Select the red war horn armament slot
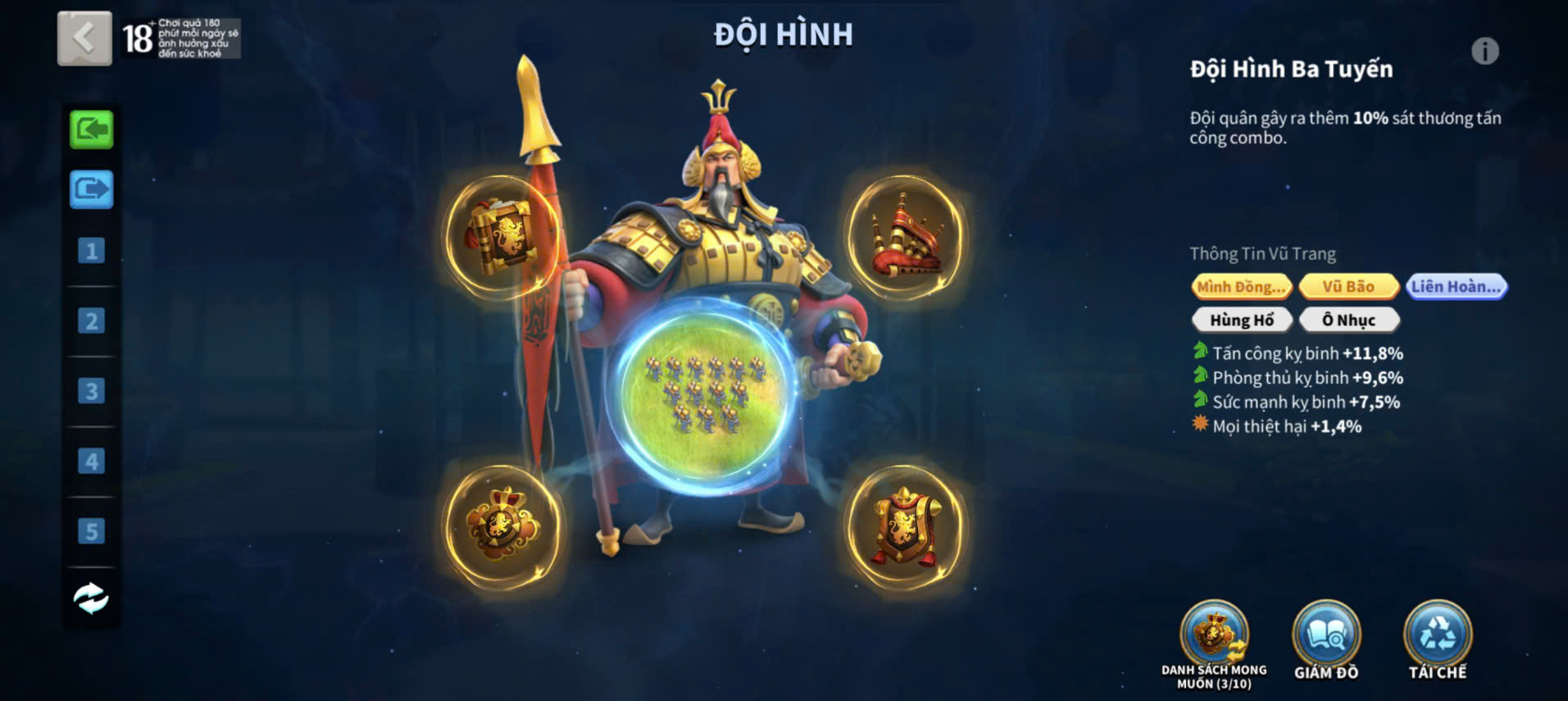Viewport: 1568px width, 701px height. coord(905,236)
